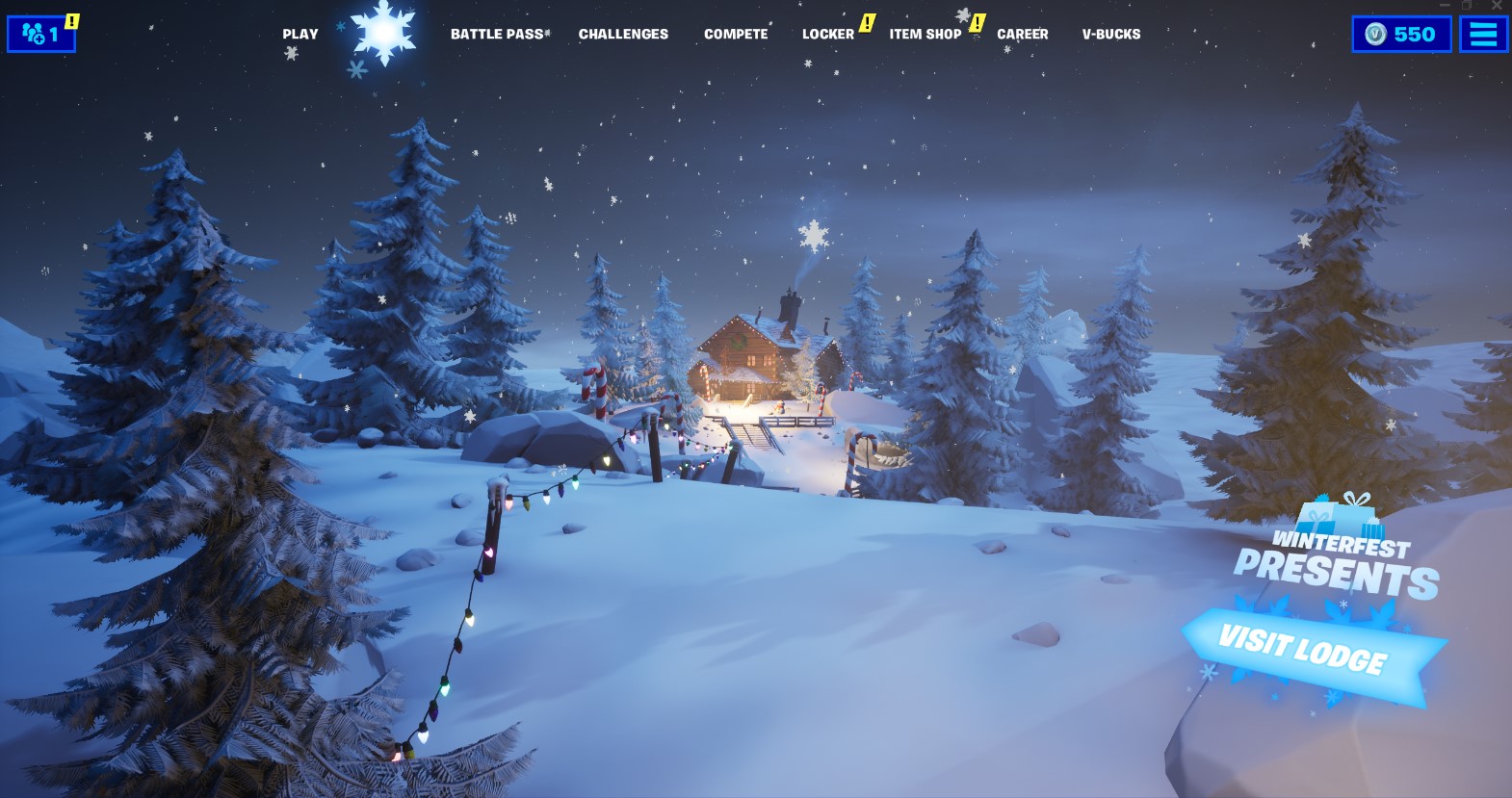Switch to the Compete tab
The image size is (1512, 798).
click(x=736, y=34)
